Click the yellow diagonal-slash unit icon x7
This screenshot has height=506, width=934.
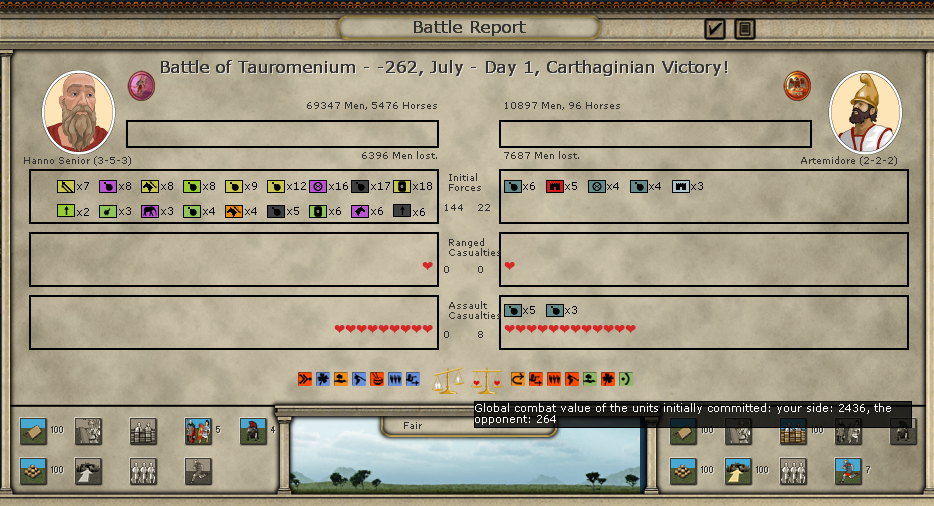66,186
